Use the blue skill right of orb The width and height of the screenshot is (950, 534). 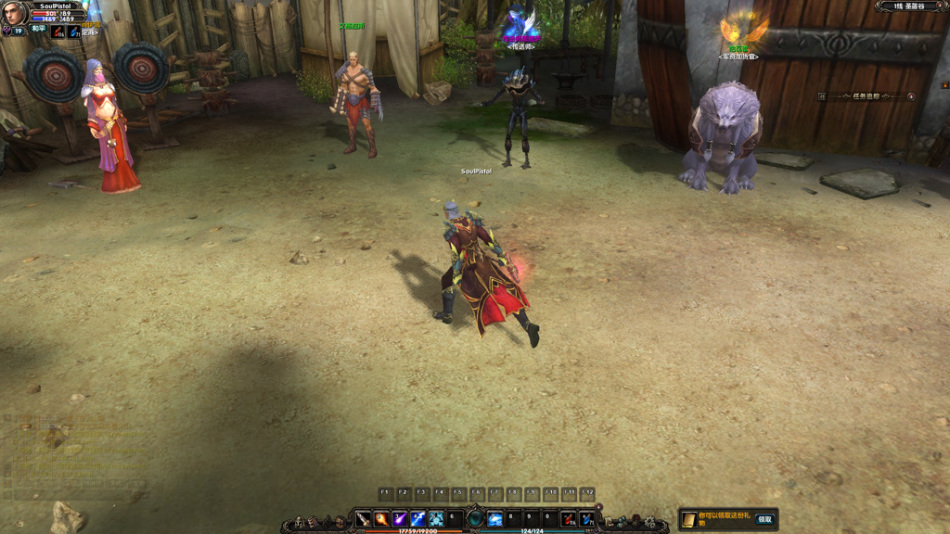[x=495, y=519]
